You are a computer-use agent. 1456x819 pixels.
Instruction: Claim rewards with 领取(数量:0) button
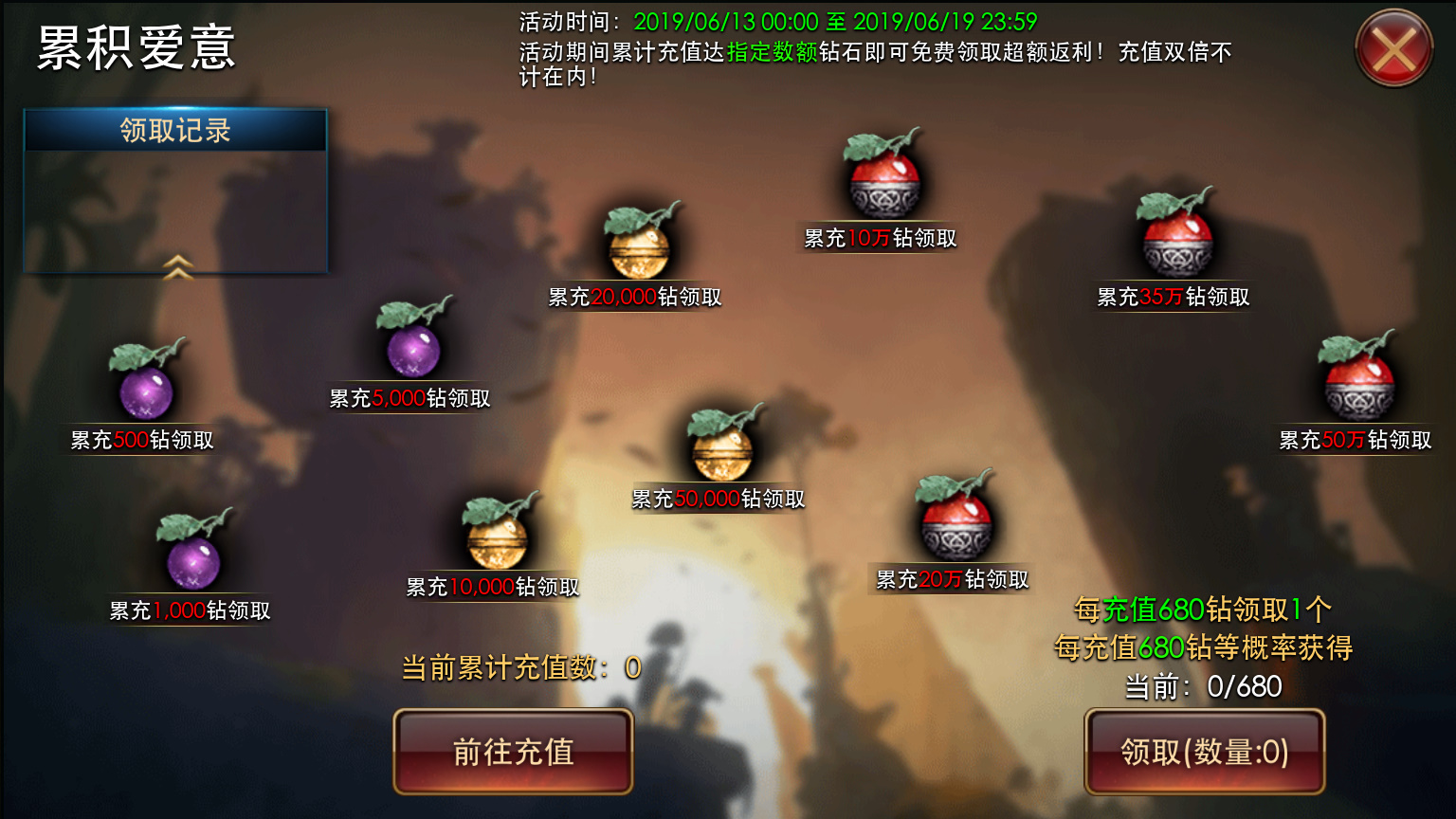[1204, 752]
